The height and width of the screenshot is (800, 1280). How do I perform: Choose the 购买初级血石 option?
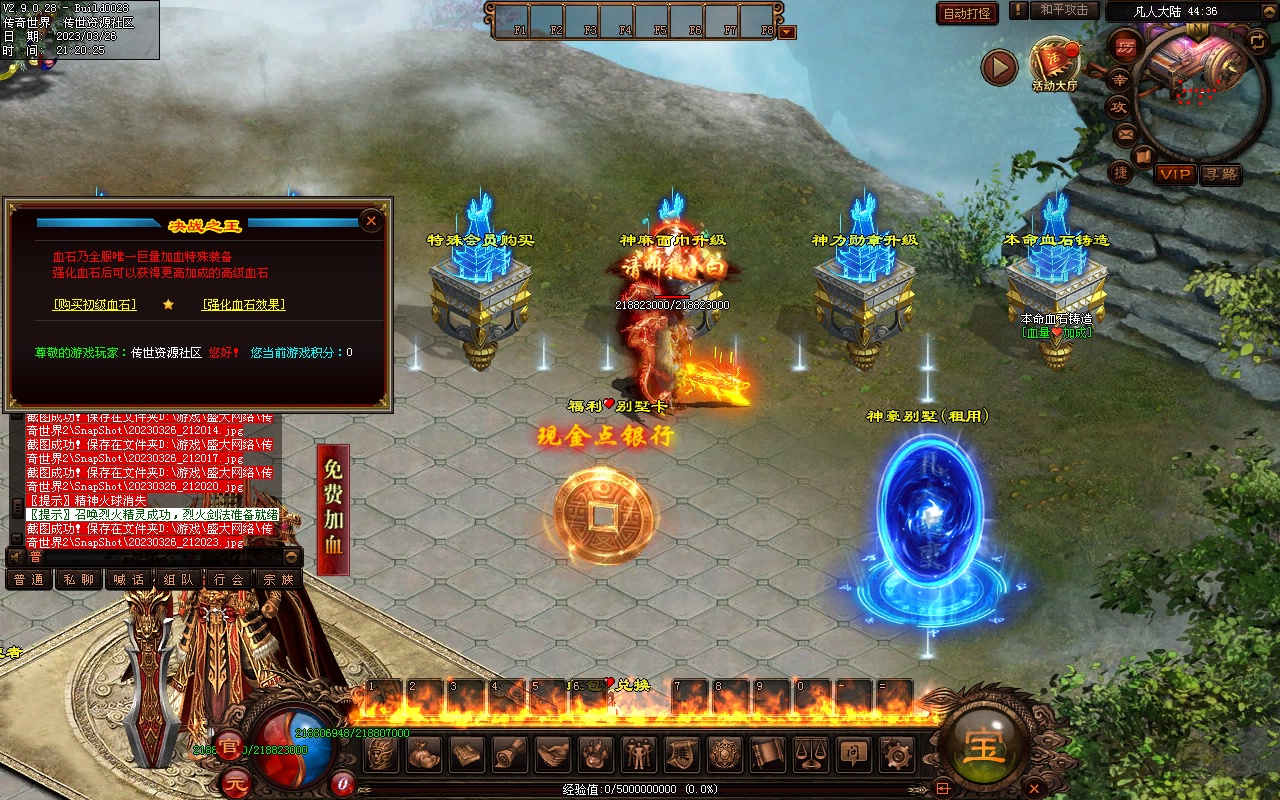point(95,304)
